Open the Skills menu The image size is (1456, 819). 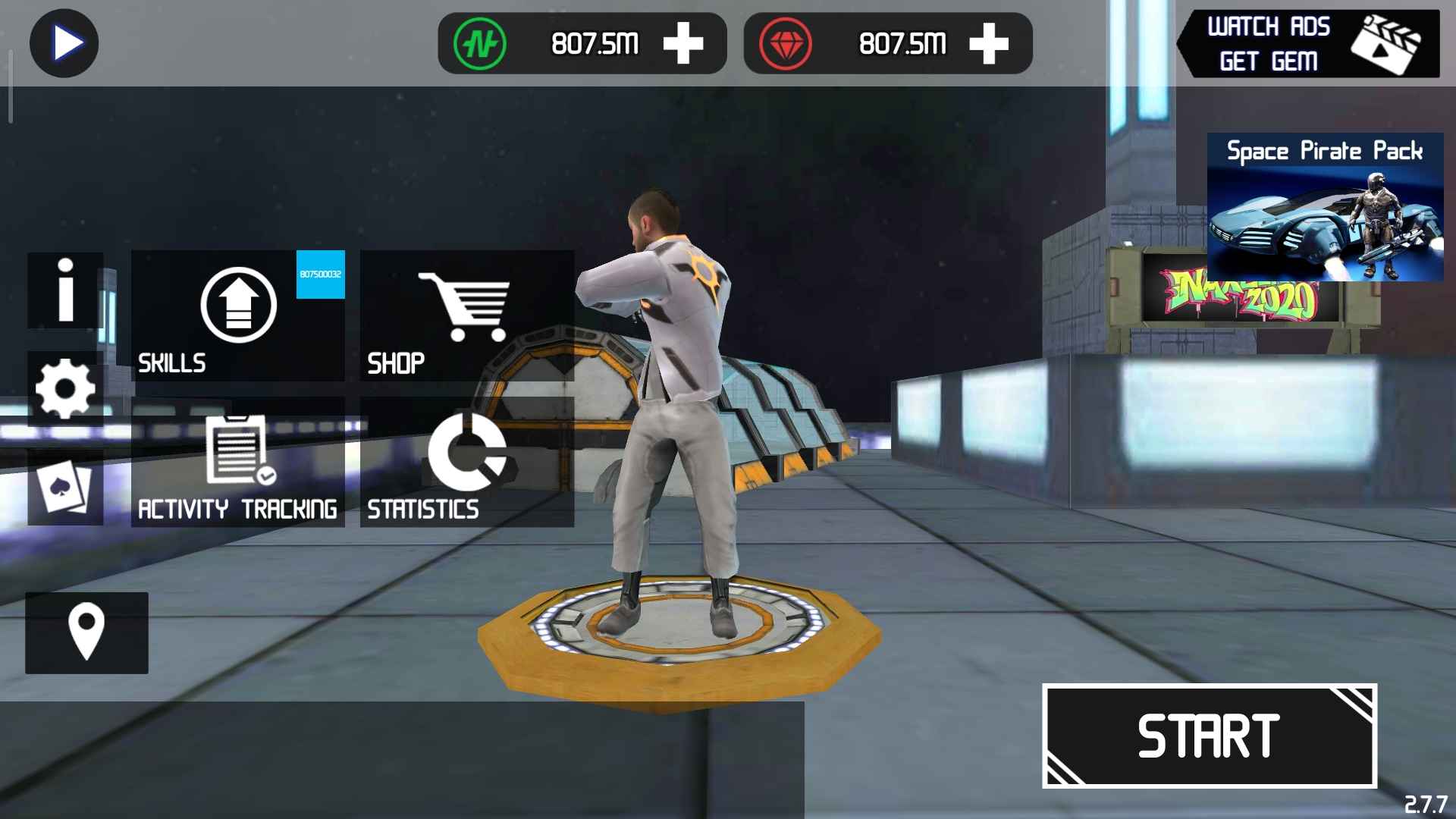237,315
